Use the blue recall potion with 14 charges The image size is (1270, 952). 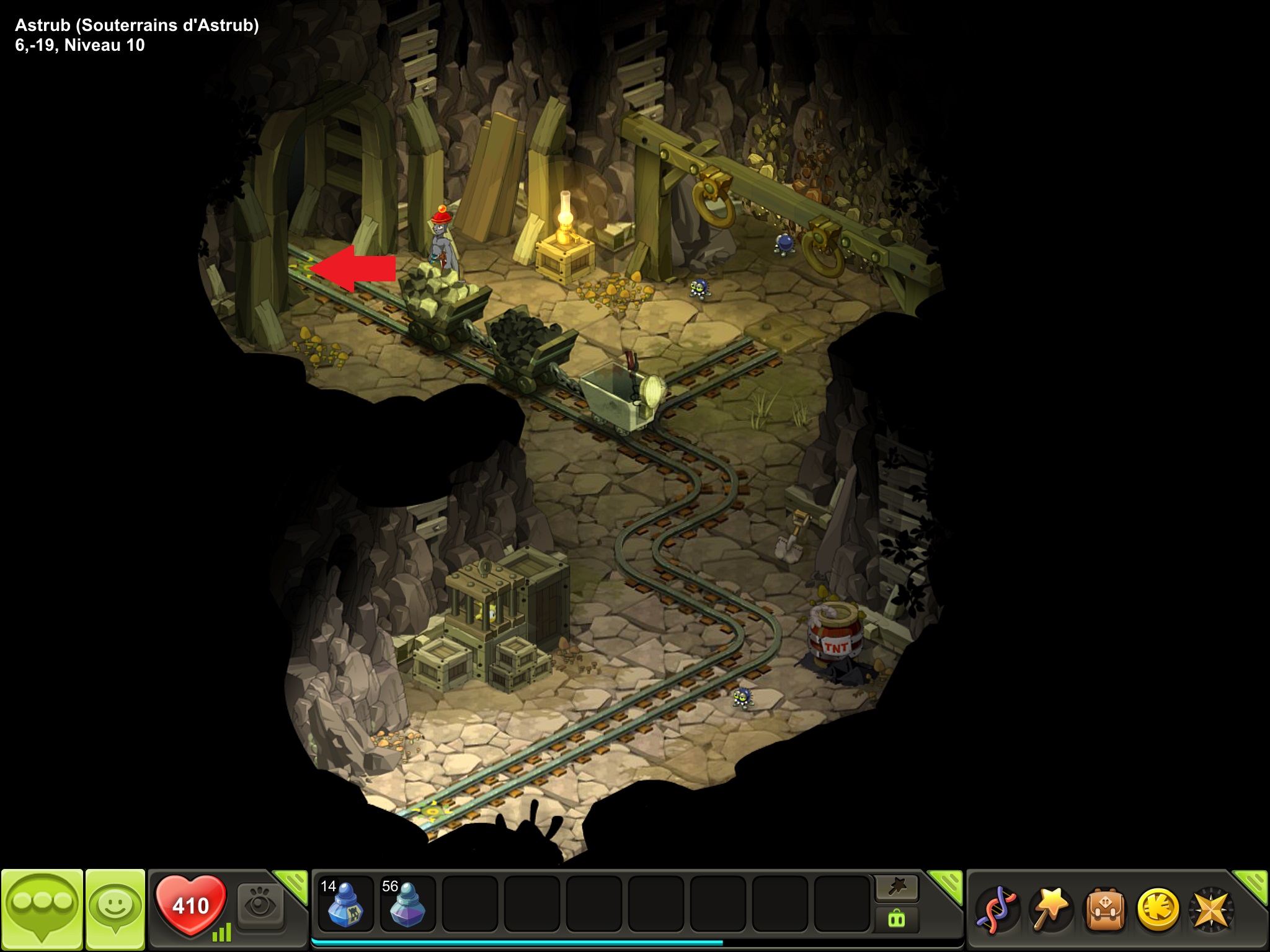[345, 904]
